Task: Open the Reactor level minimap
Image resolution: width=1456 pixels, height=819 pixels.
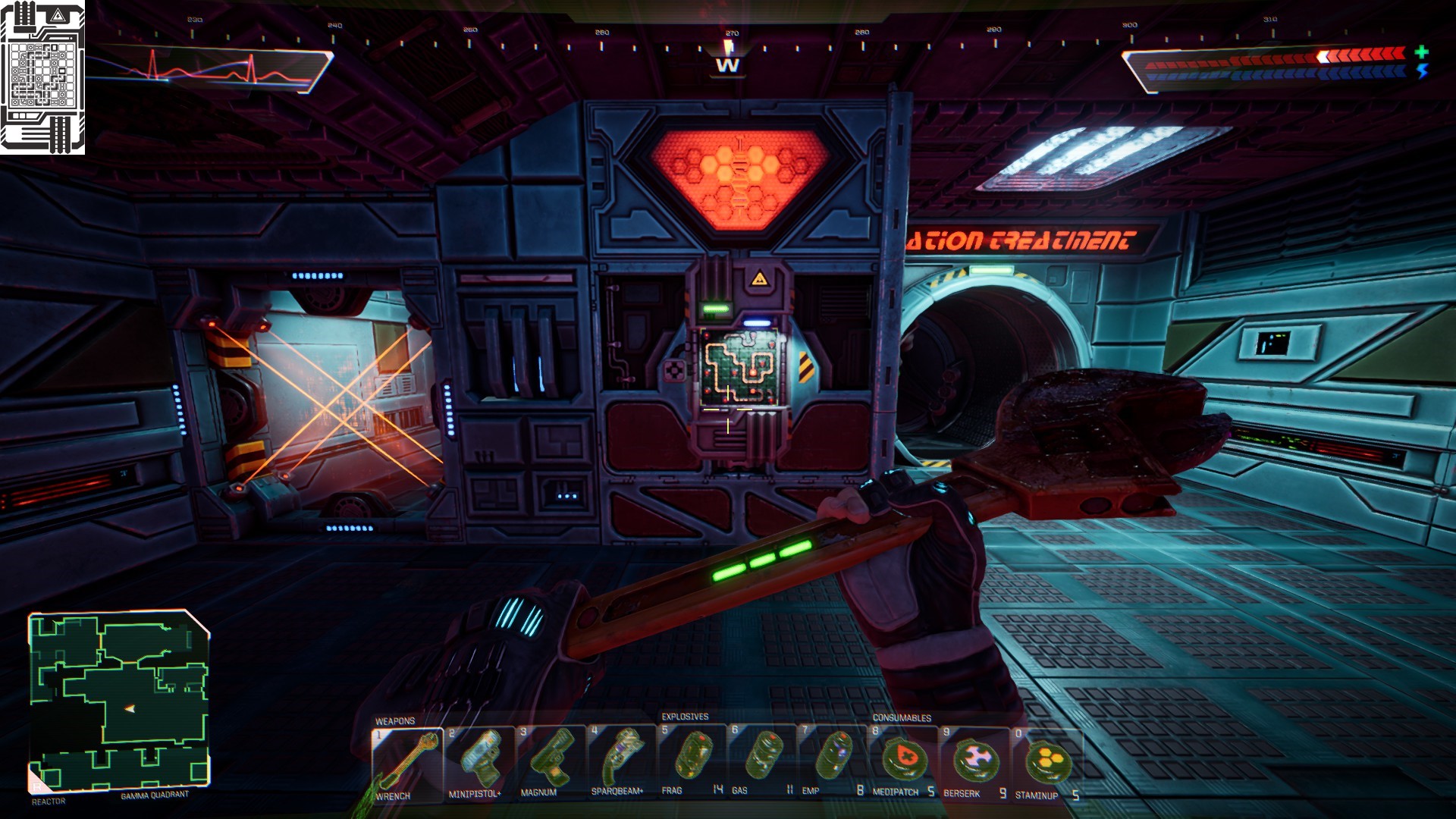Action: (119, 701)
